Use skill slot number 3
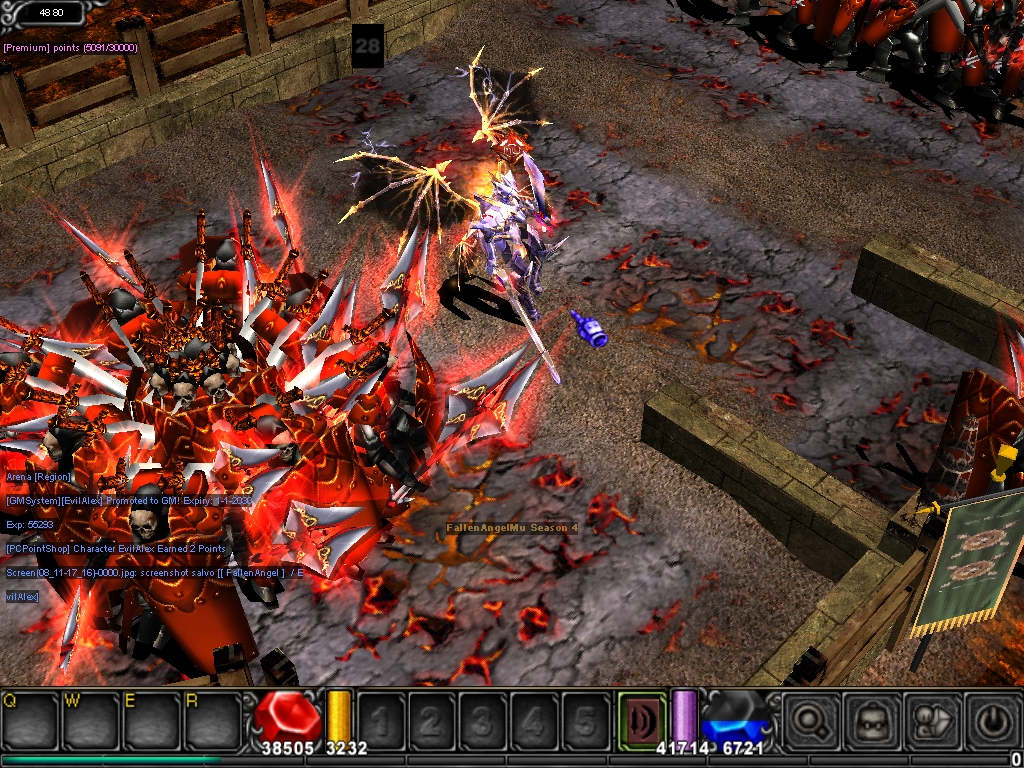 pyautogui.click(x=483, y=719)
